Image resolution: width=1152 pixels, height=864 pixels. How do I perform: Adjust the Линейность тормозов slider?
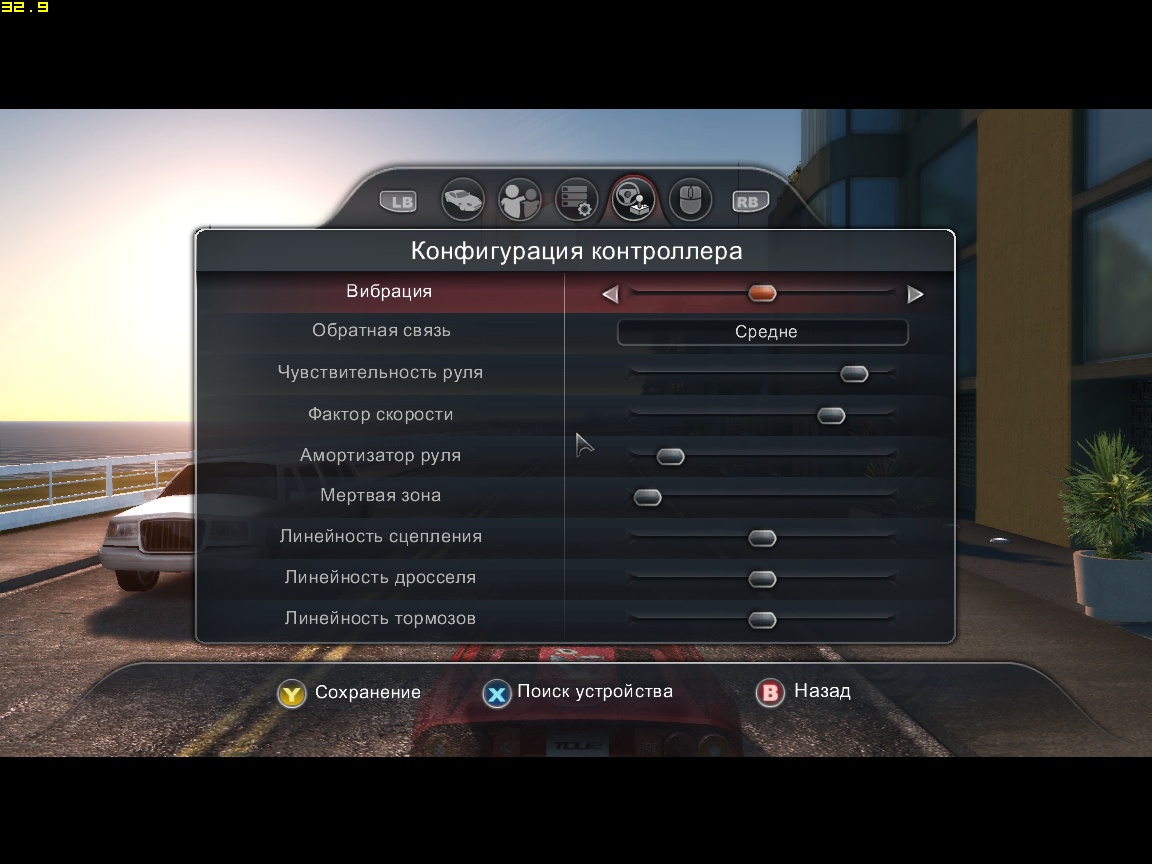(x=762, y=621)
